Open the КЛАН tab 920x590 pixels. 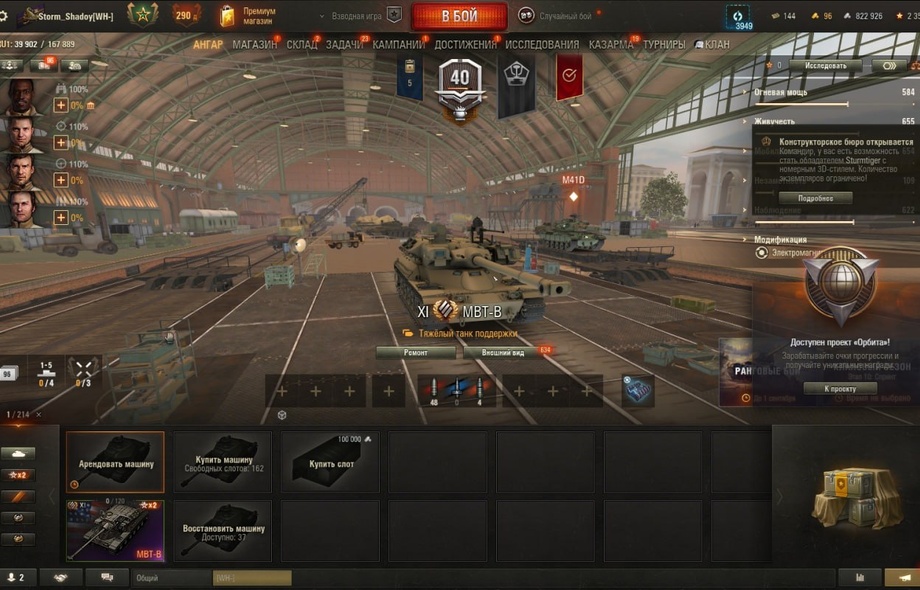click(716, 45)
